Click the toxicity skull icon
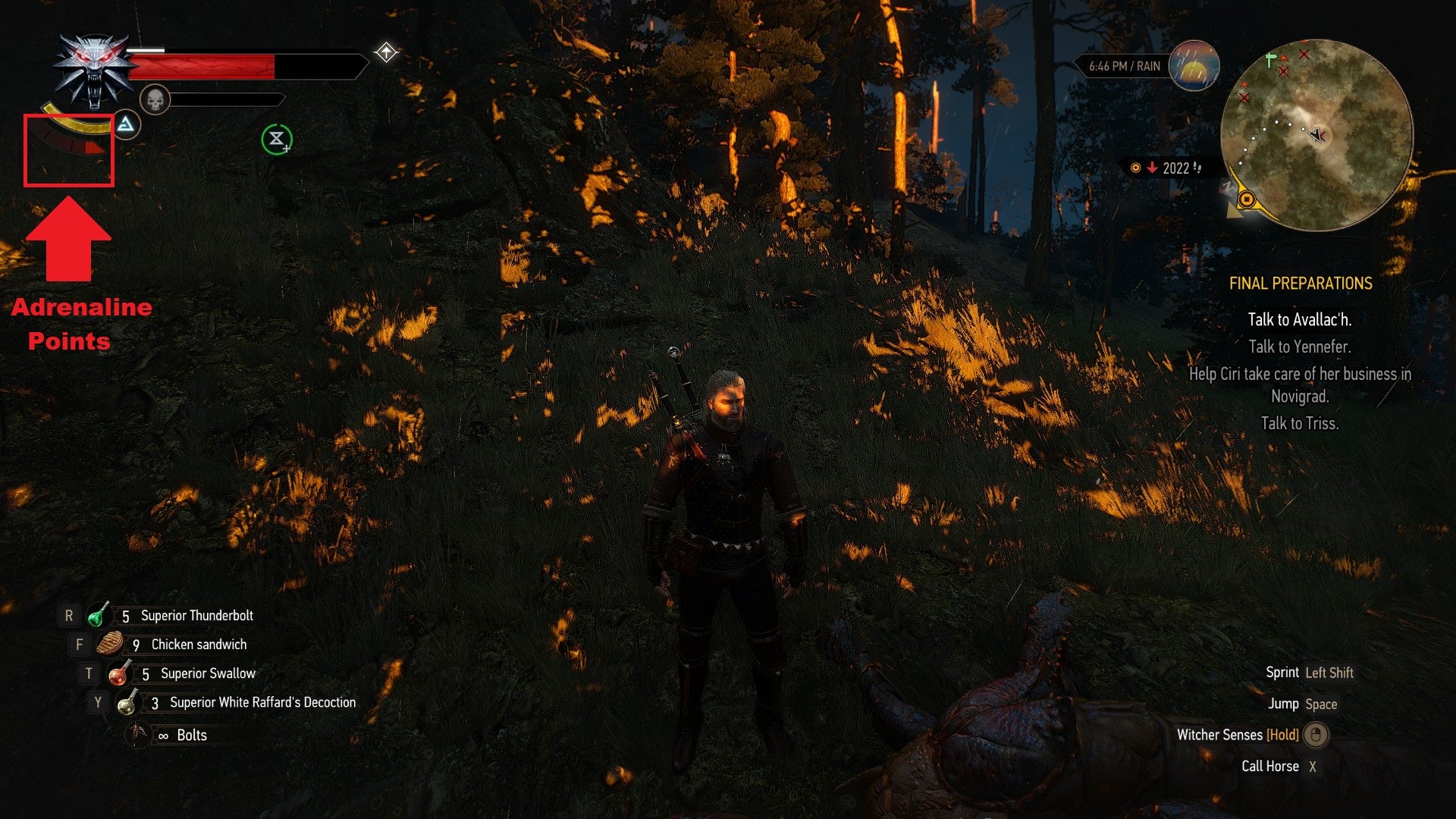 [x=154, y=97]
